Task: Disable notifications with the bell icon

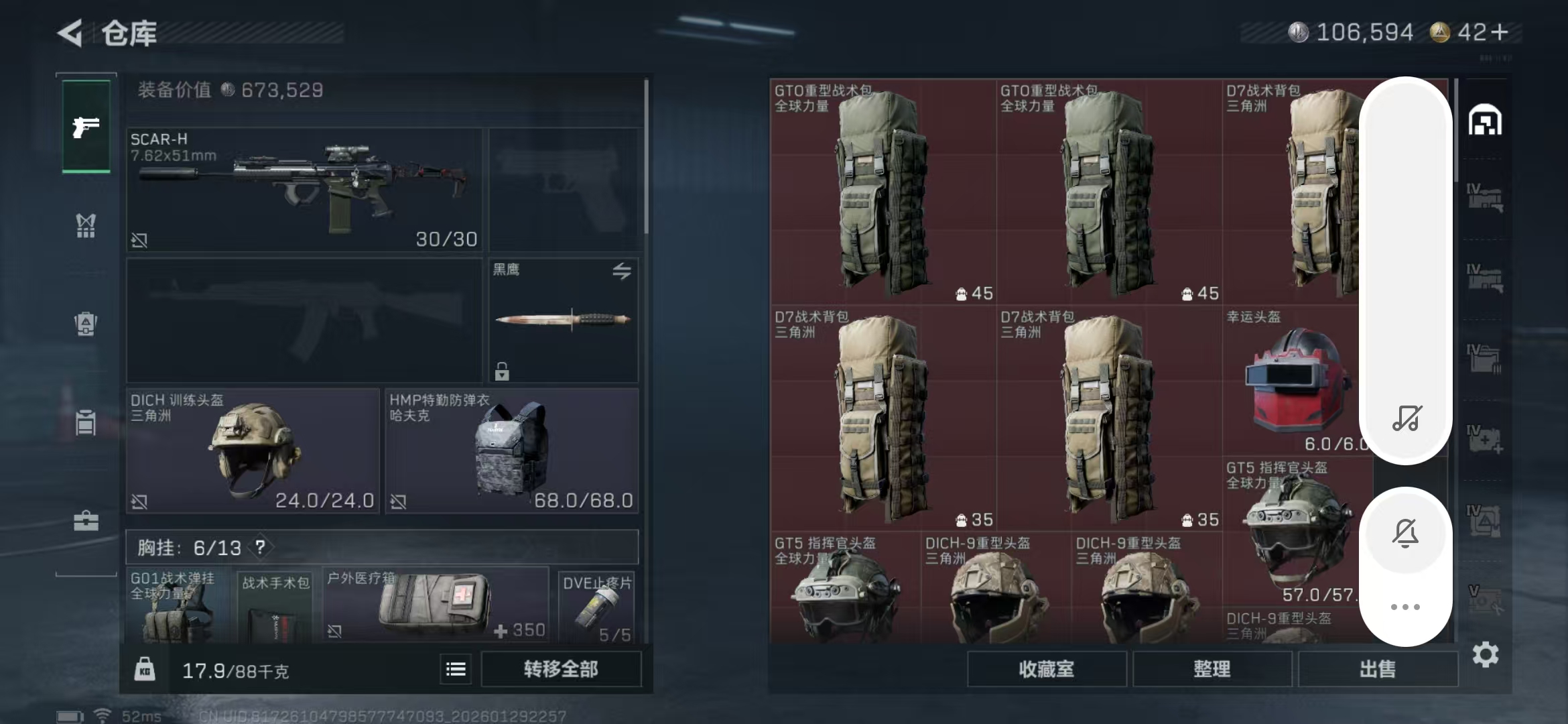Action: (1407, 532)
